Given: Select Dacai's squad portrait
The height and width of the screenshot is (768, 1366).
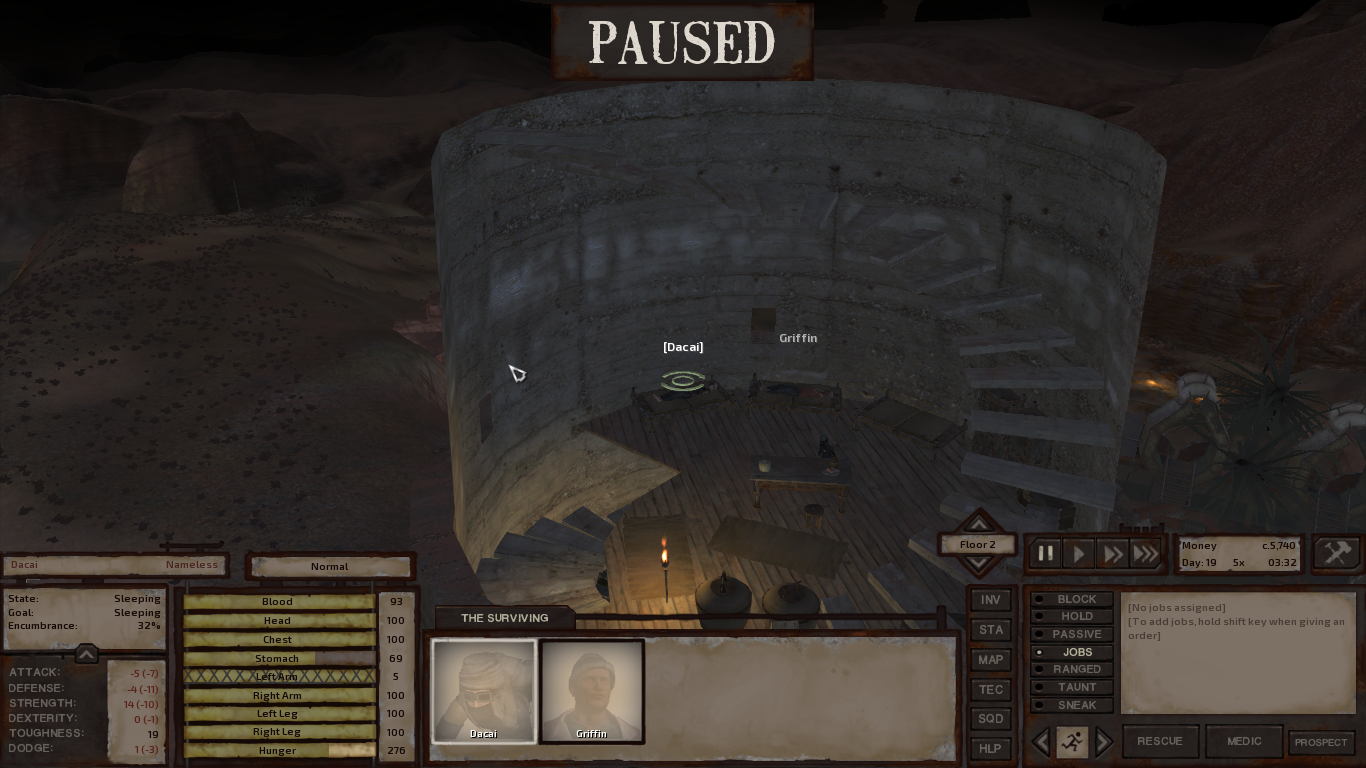Looking at the screenshot, I should click(483, 691).
